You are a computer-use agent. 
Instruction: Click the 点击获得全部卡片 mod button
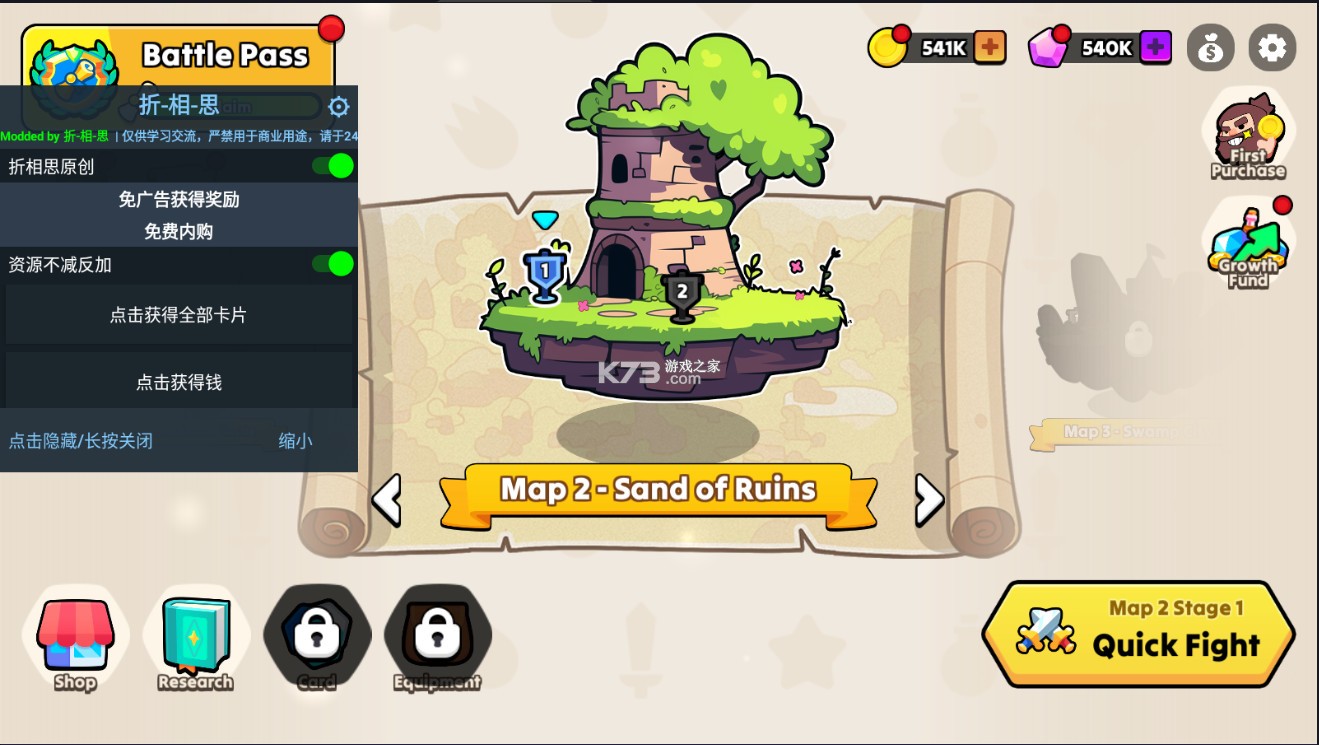click(x=179, y=315)
